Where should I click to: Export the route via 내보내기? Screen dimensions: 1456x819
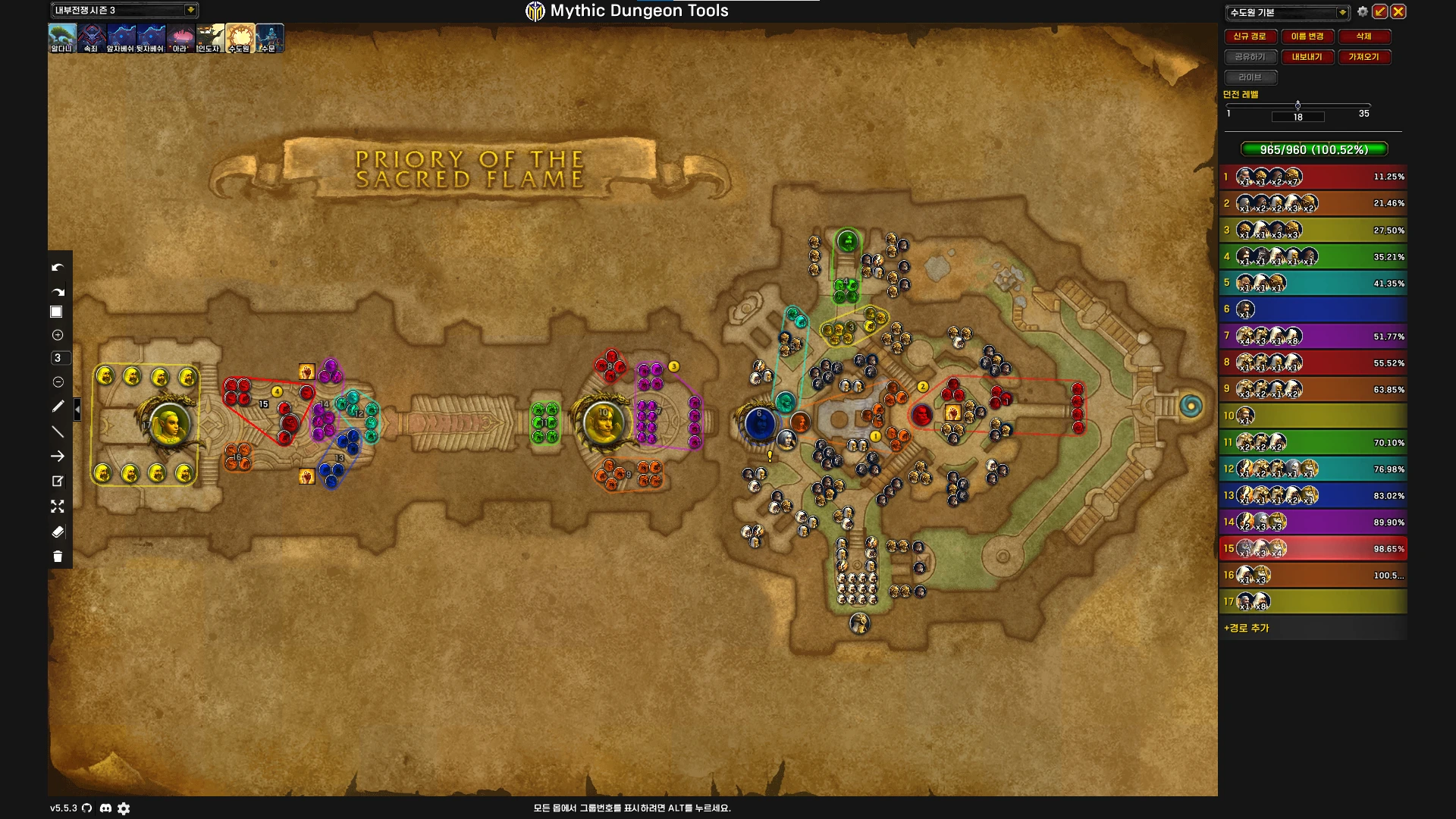coord(1307,57)
